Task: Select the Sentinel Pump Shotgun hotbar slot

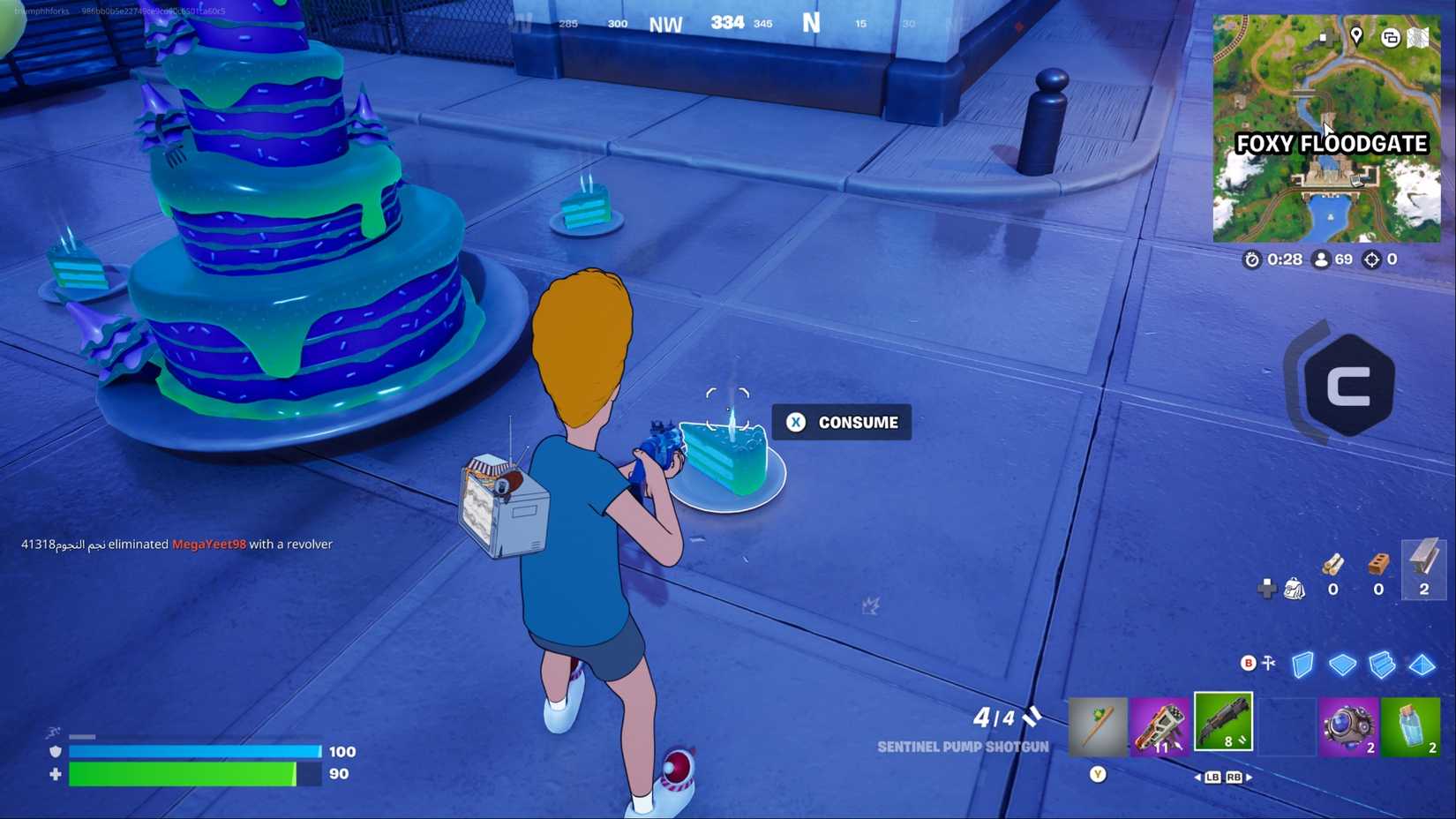Action: click(x=1223, y=721)
